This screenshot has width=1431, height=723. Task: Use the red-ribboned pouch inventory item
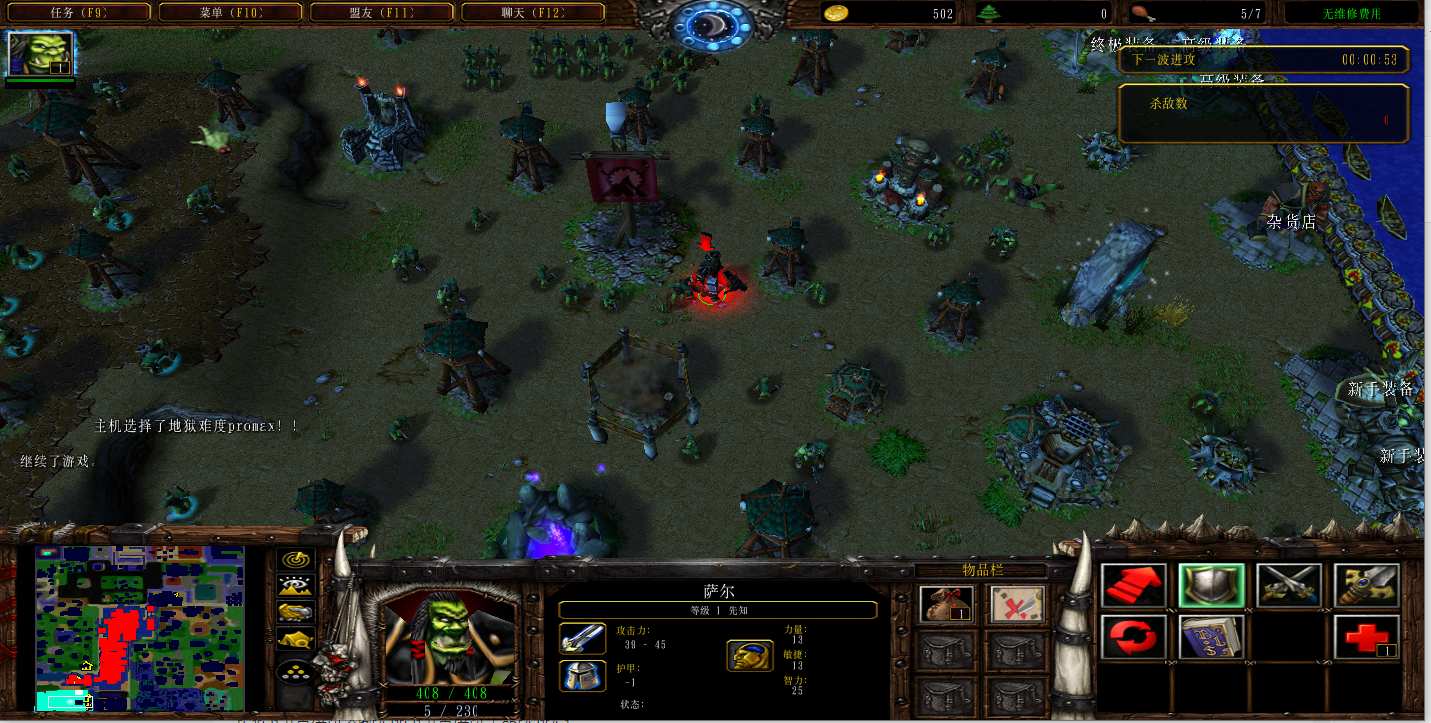pos(946,603)
